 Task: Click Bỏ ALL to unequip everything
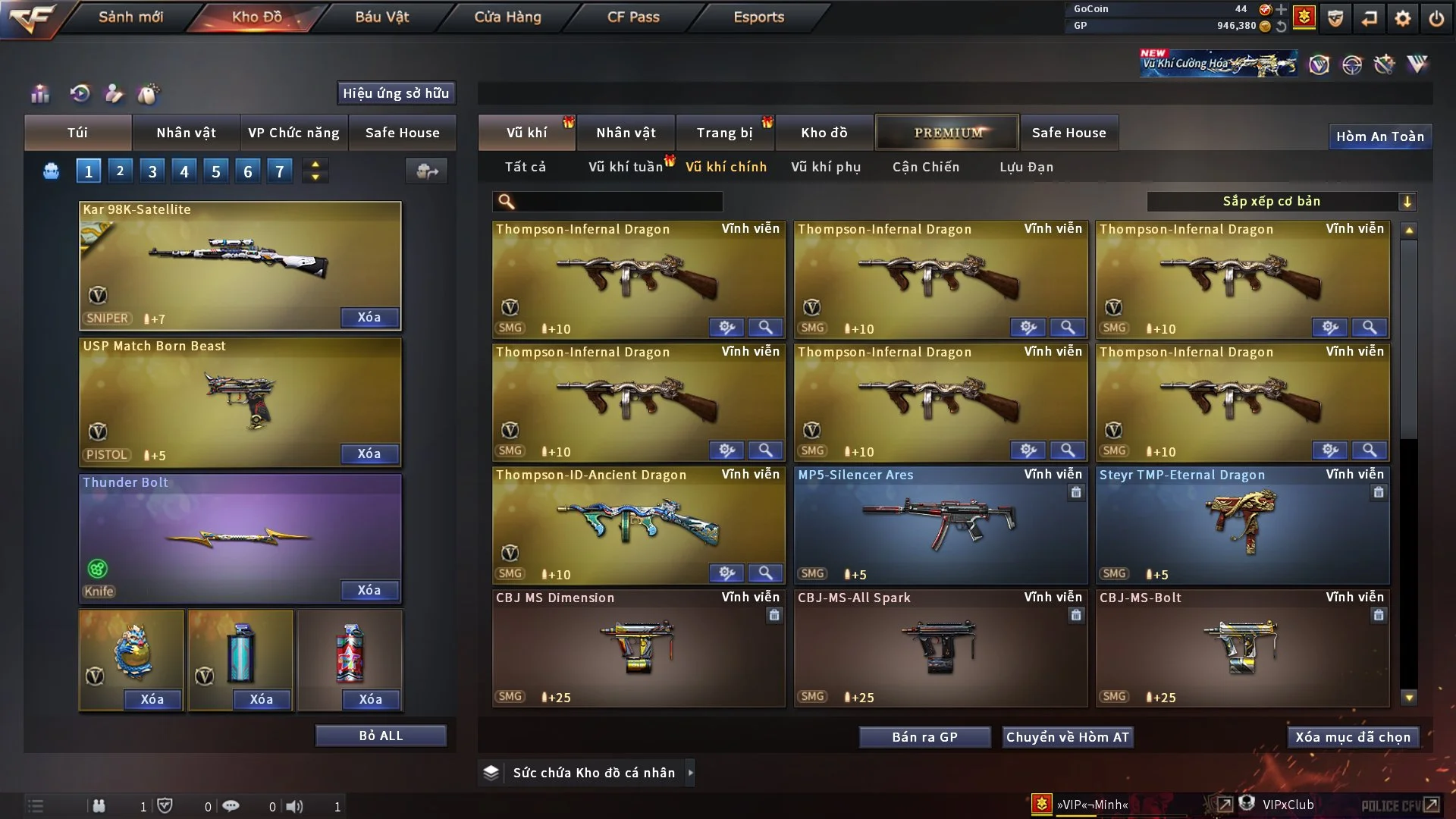(381, 736)
